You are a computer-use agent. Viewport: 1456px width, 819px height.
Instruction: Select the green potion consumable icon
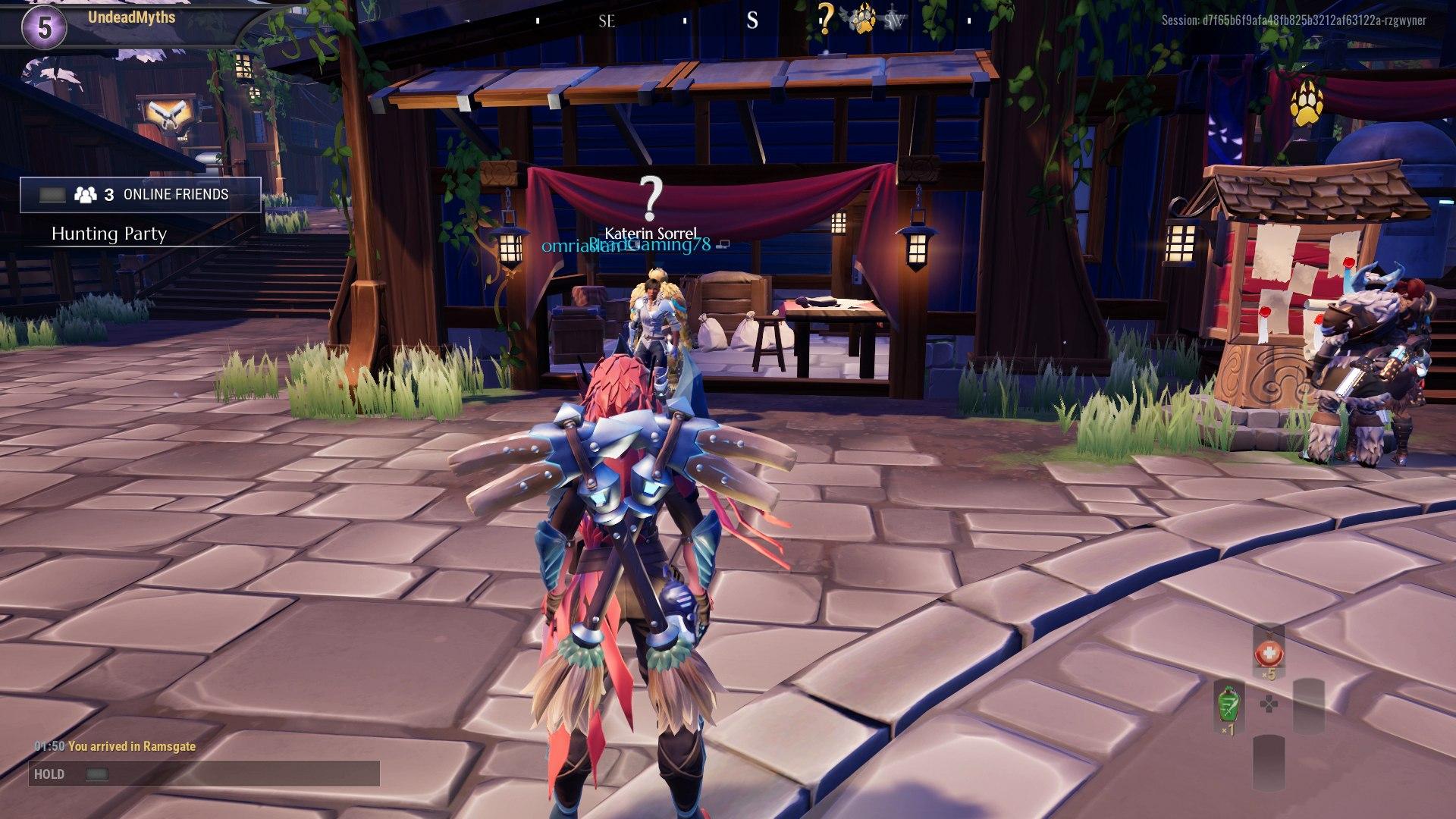click(1229, 704)
